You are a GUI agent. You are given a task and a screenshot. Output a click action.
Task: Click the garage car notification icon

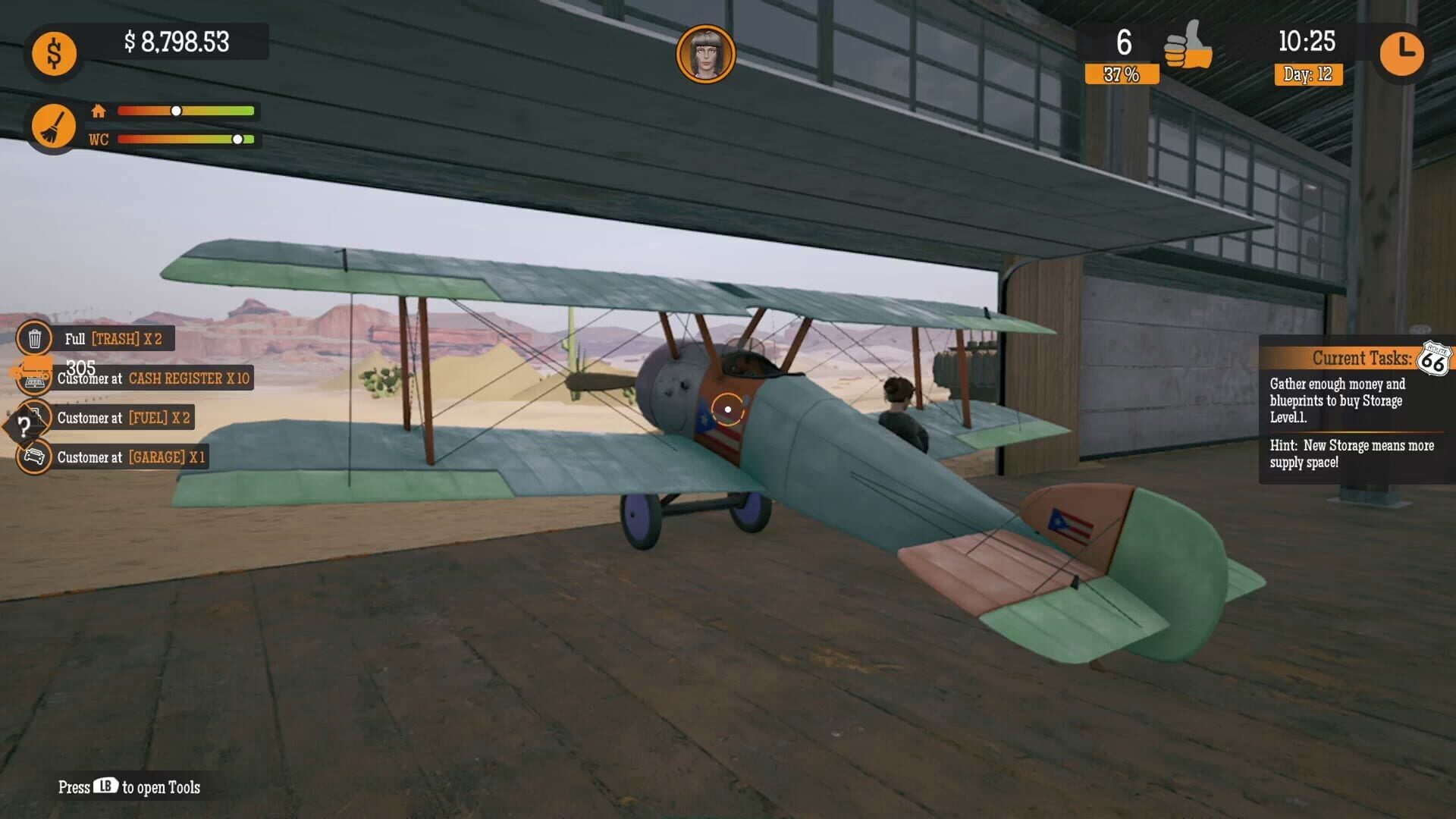coord(33,457)
